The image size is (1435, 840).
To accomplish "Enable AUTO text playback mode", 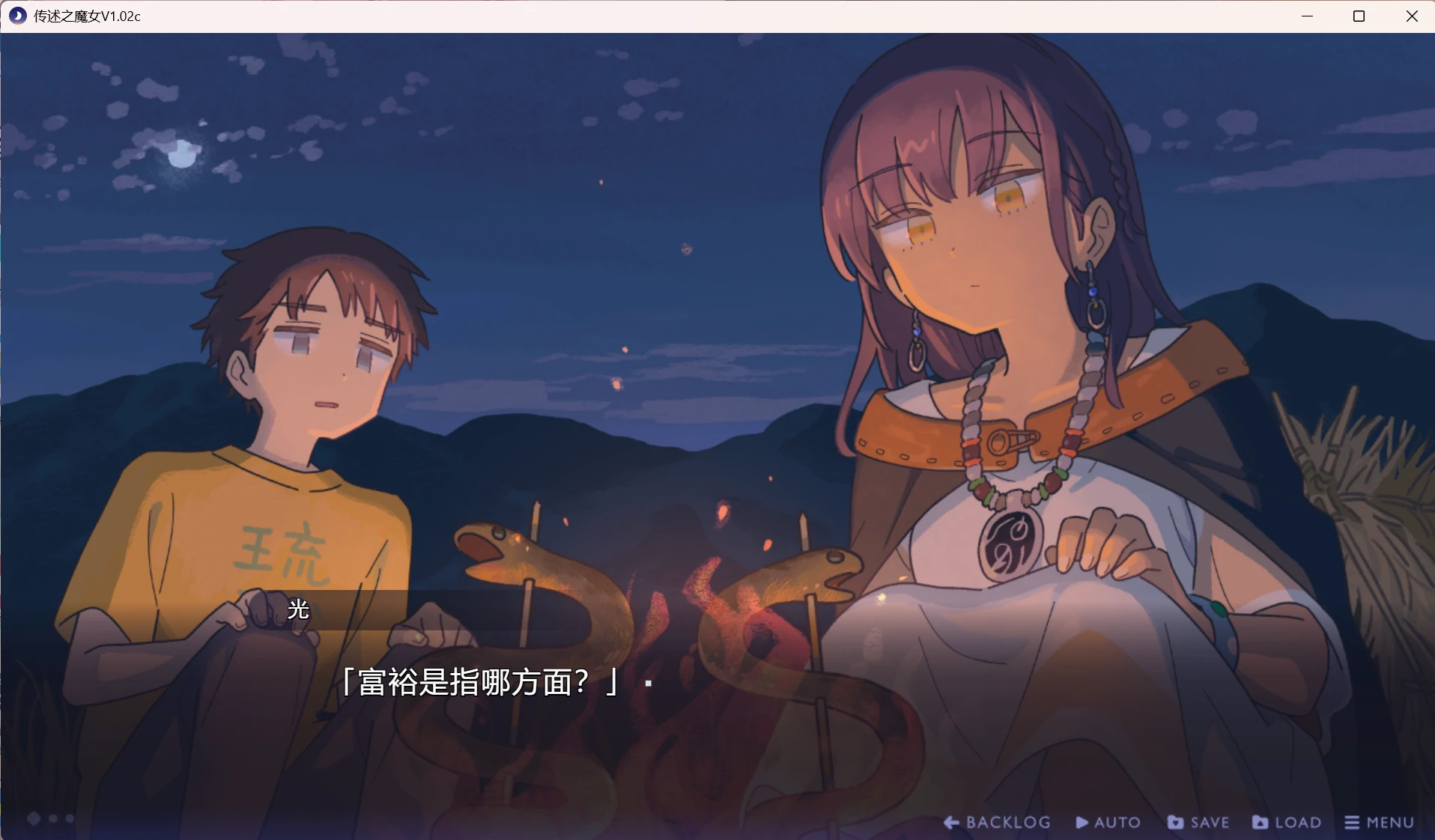I will pos(1107,822).
